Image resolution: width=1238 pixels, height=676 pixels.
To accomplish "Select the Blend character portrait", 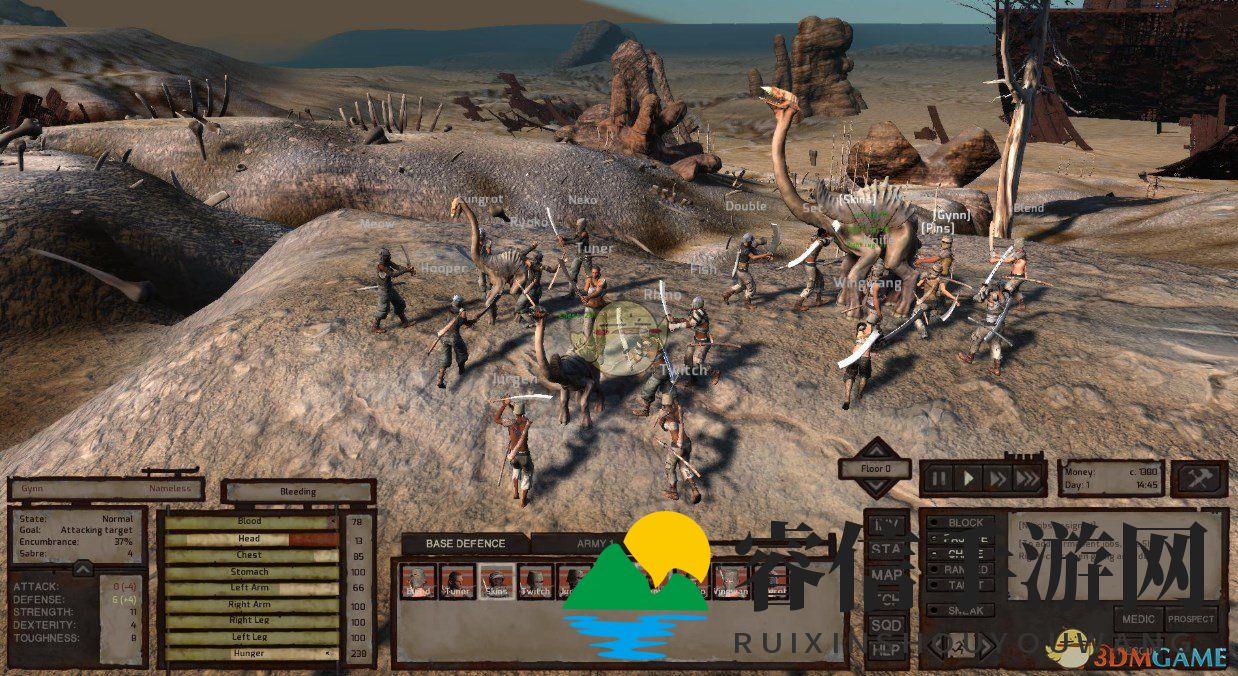I will 418,579.
